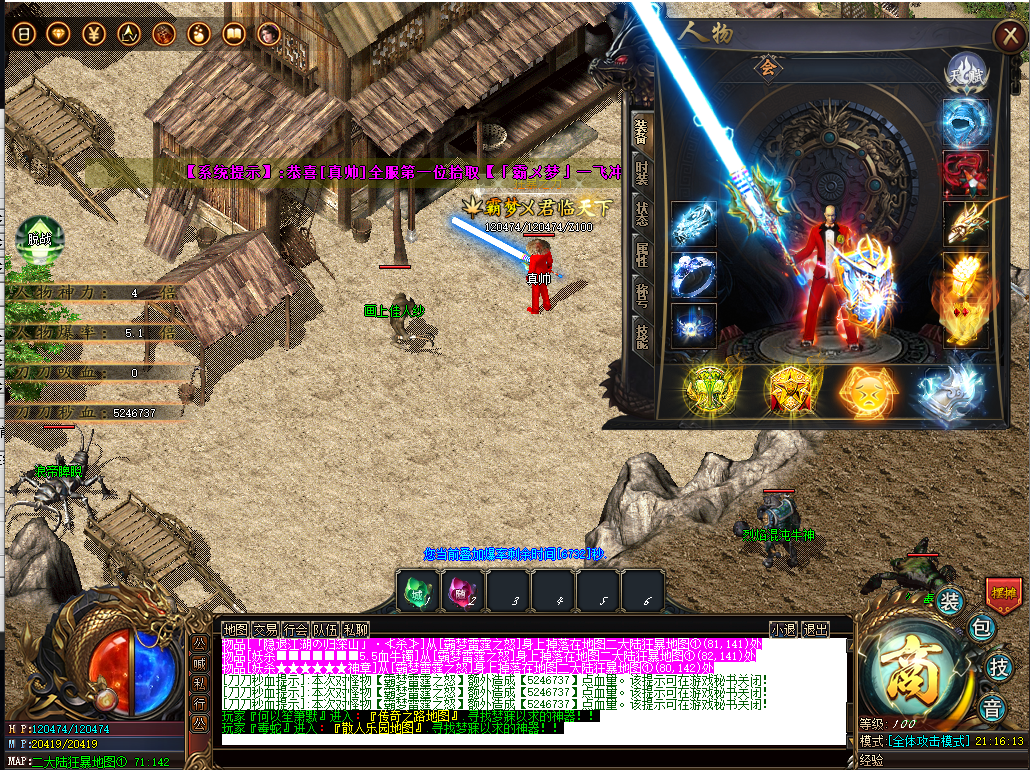Image resolution: width=1030 pixels, height=770 pixels.
Task: Open the 摆摊 stall button
Action: (x=1002, y=592)
